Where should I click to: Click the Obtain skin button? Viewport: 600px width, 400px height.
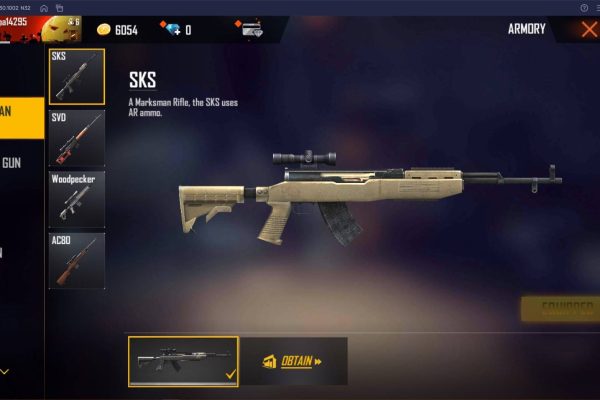pos(296,362)
